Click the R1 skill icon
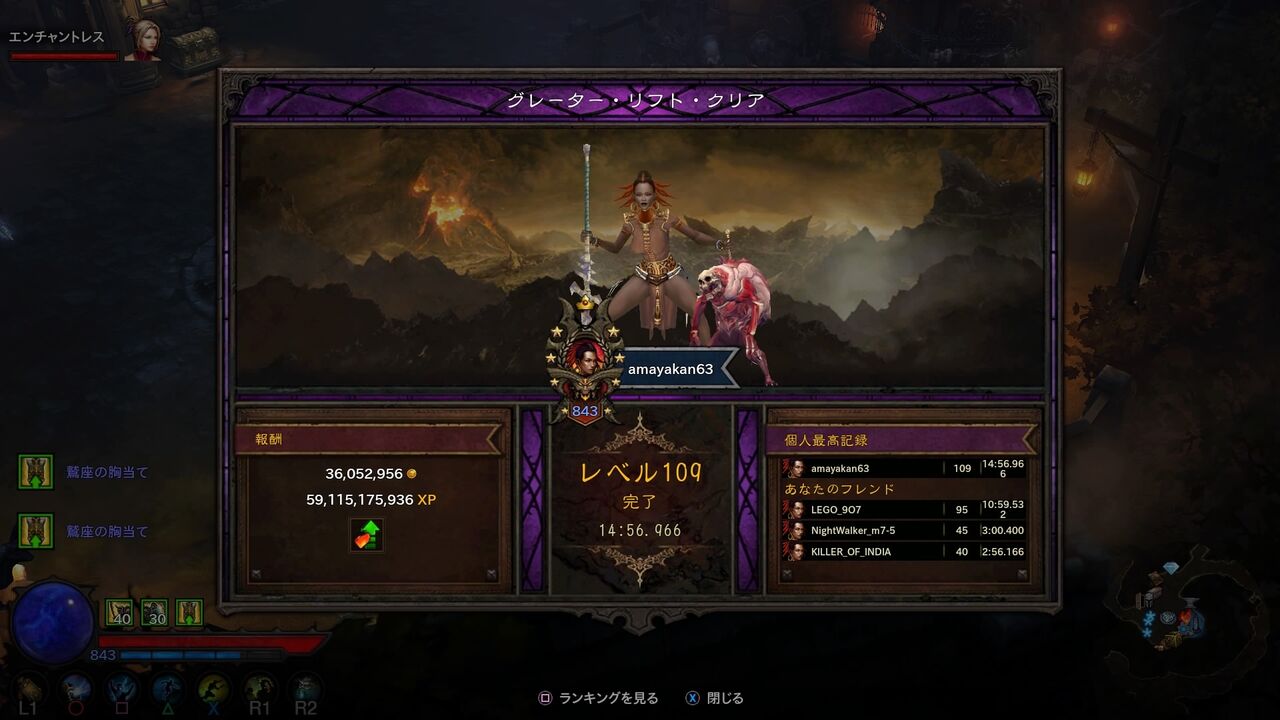 (261, 686)
